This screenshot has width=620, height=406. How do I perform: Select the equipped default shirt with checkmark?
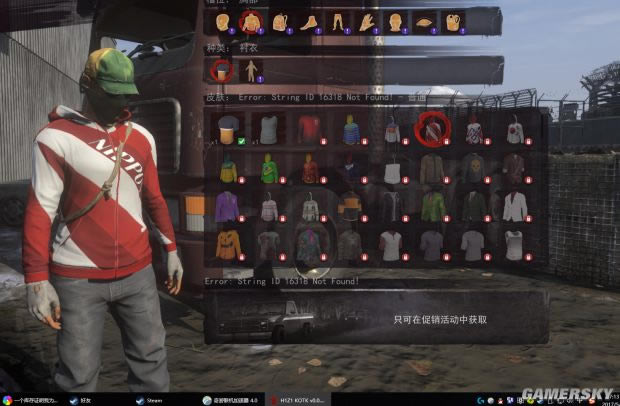point(227,128)
